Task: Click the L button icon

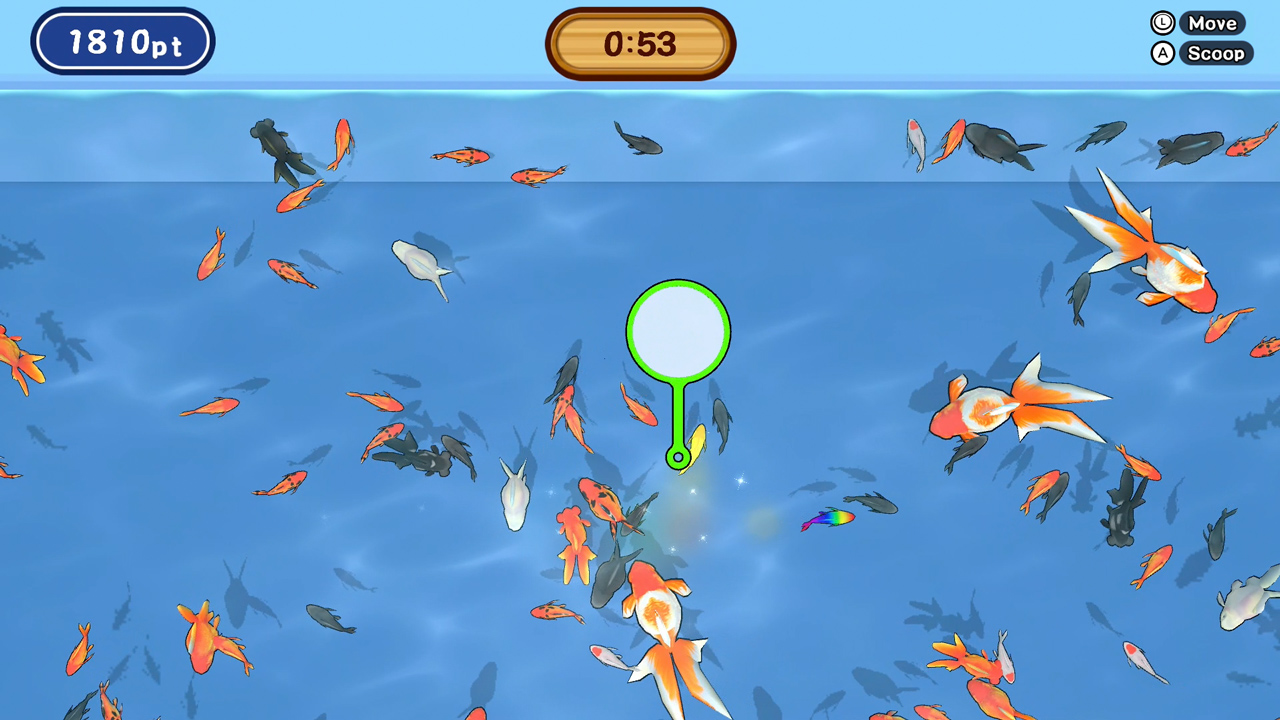Action: point(1162,22)
